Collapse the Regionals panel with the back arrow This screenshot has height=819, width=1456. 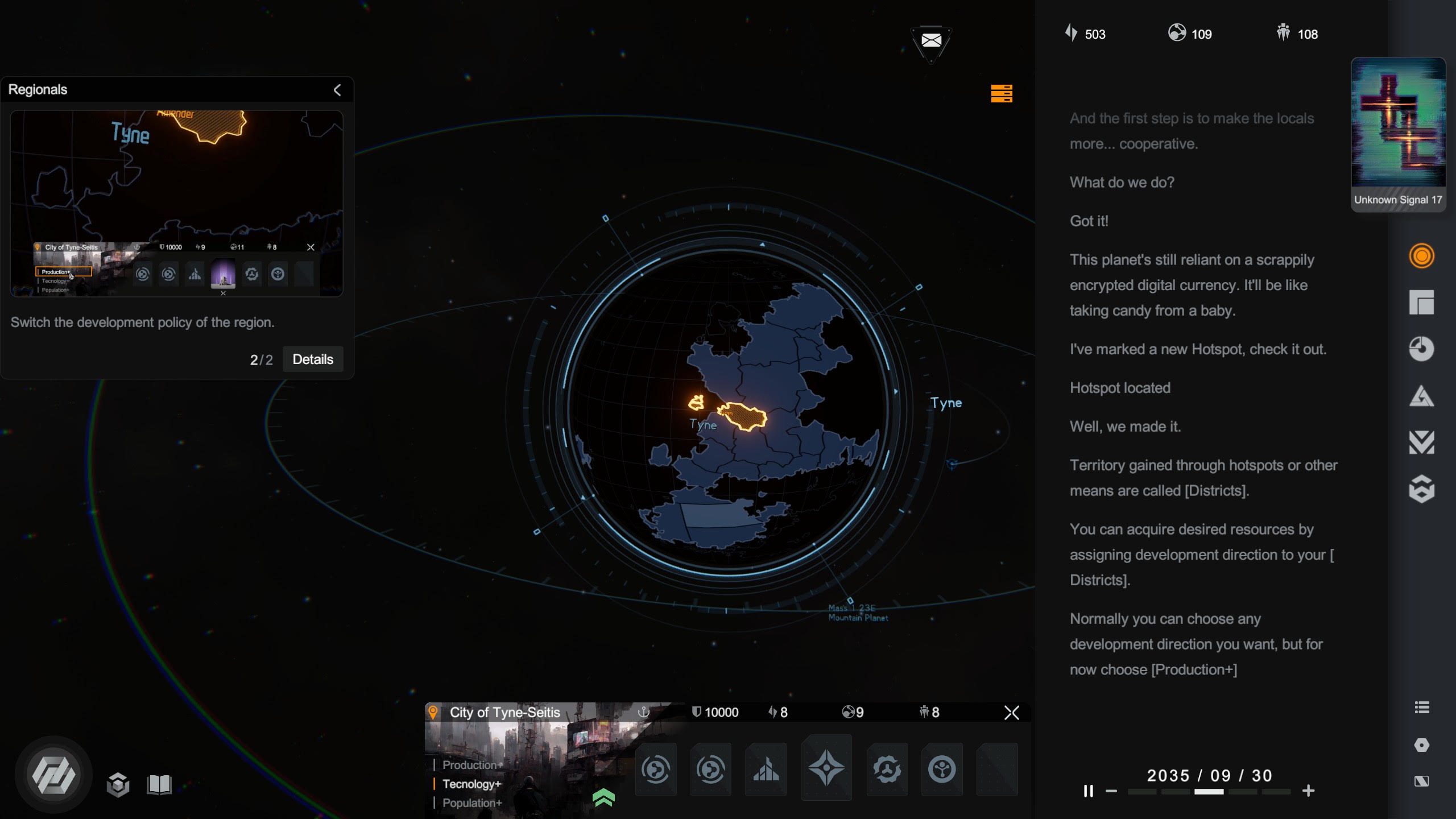point(337,90)
